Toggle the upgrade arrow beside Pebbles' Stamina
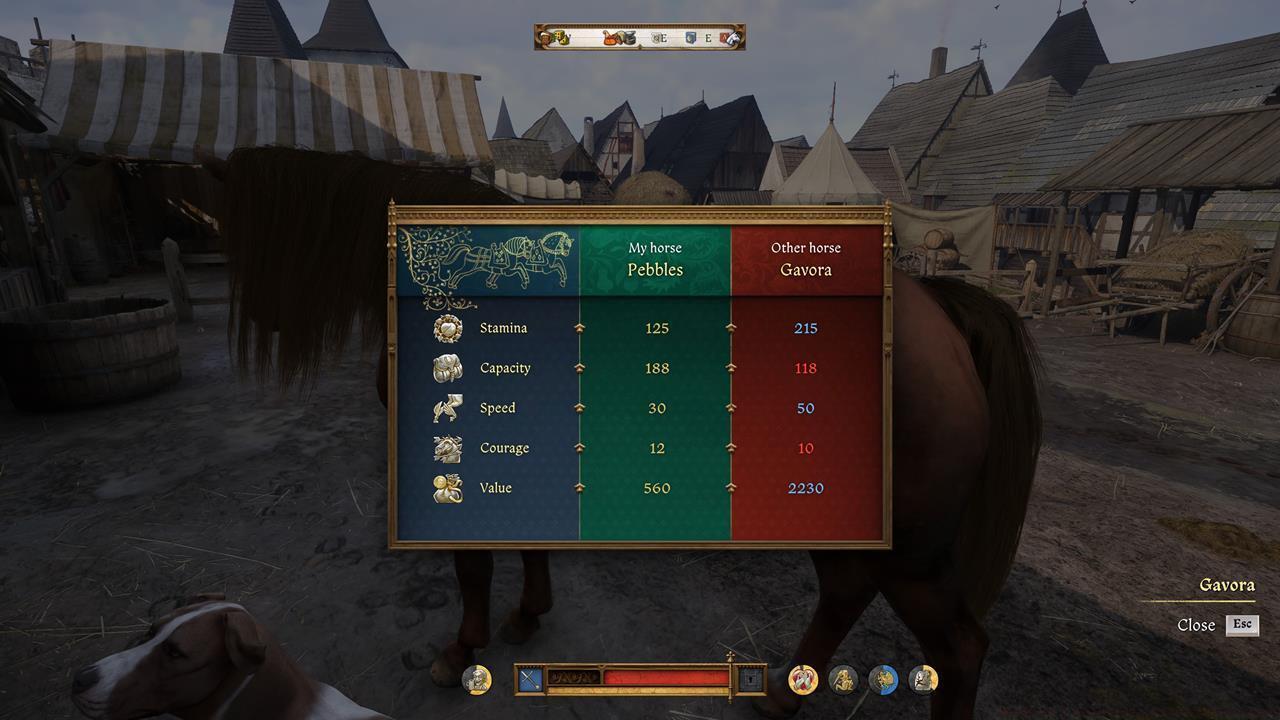The width and height of the screenshot is (1280, 720). click(581, 327)
